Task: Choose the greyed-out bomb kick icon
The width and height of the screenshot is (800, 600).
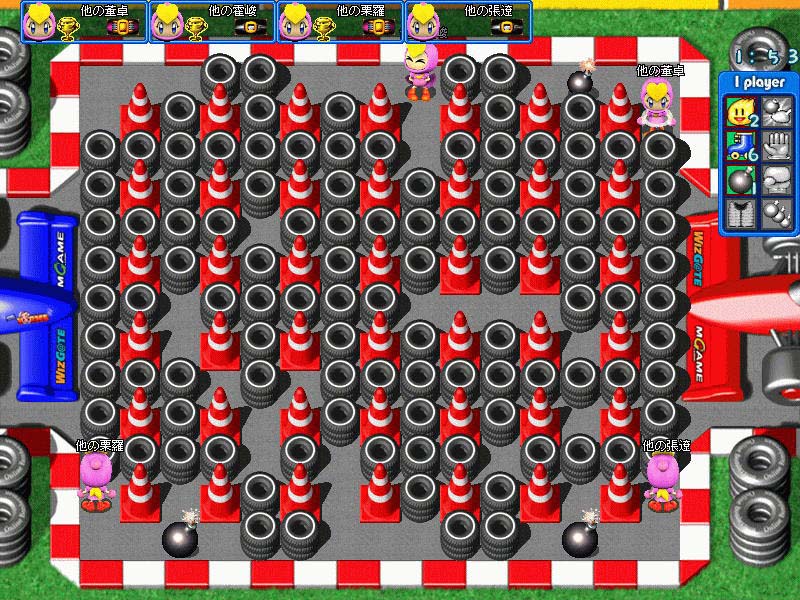Action: click(776, 110)
